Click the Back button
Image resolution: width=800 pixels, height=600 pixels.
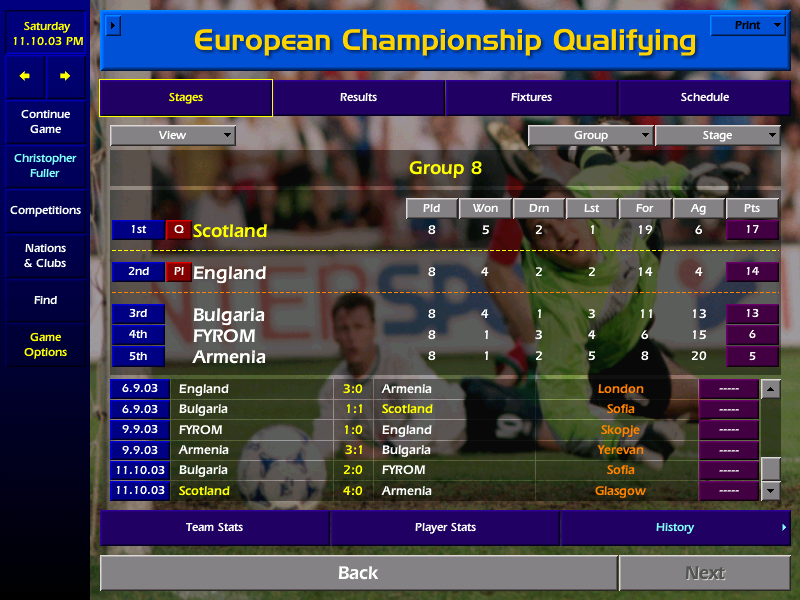(358, 573)
